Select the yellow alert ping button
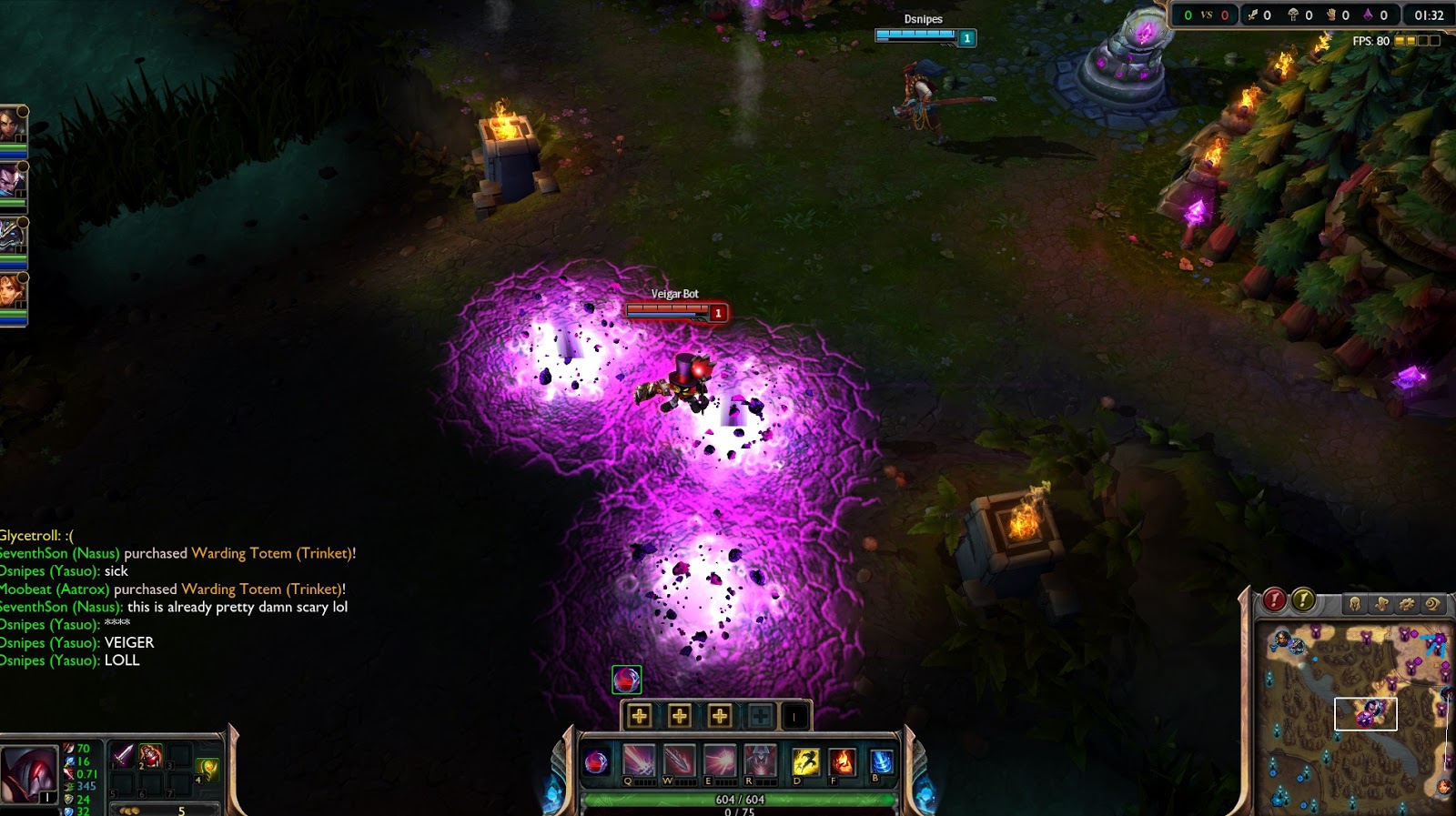 coord(1303,599)
